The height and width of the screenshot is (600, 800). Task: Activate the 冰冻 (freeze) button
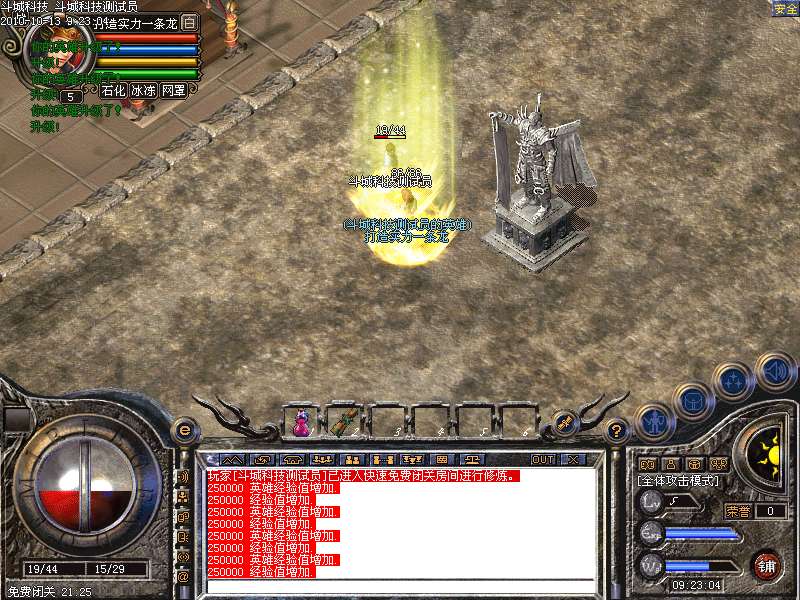142,90
